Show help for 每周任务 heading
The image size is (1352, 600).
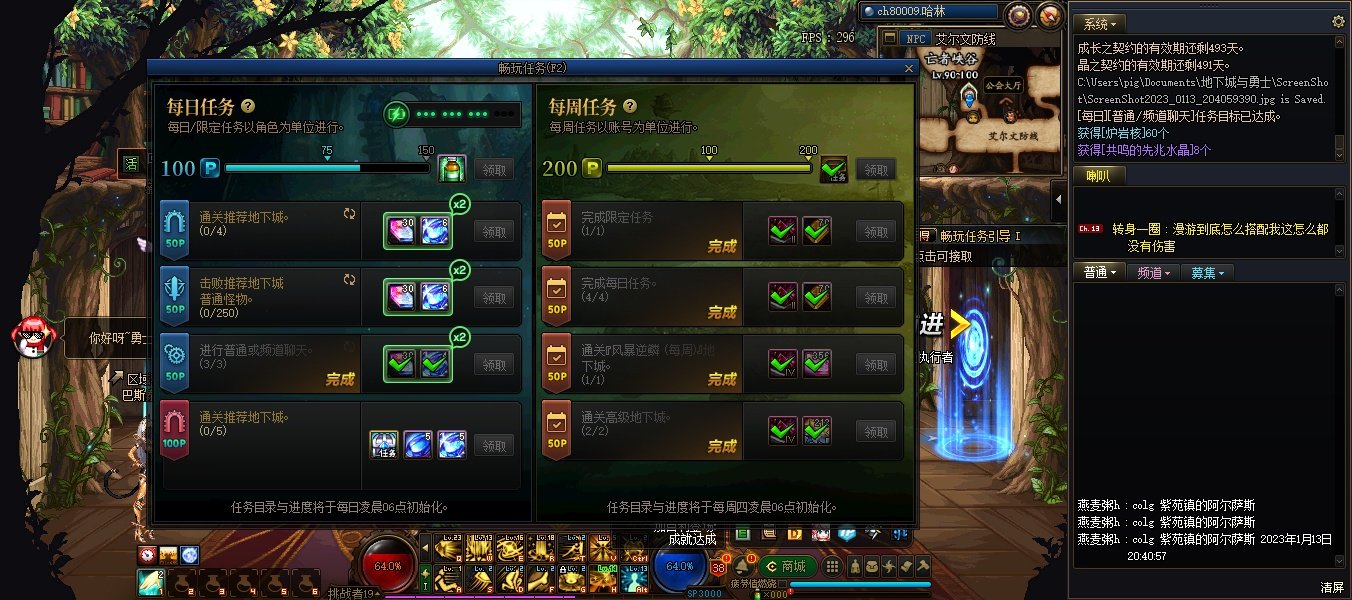629,106
